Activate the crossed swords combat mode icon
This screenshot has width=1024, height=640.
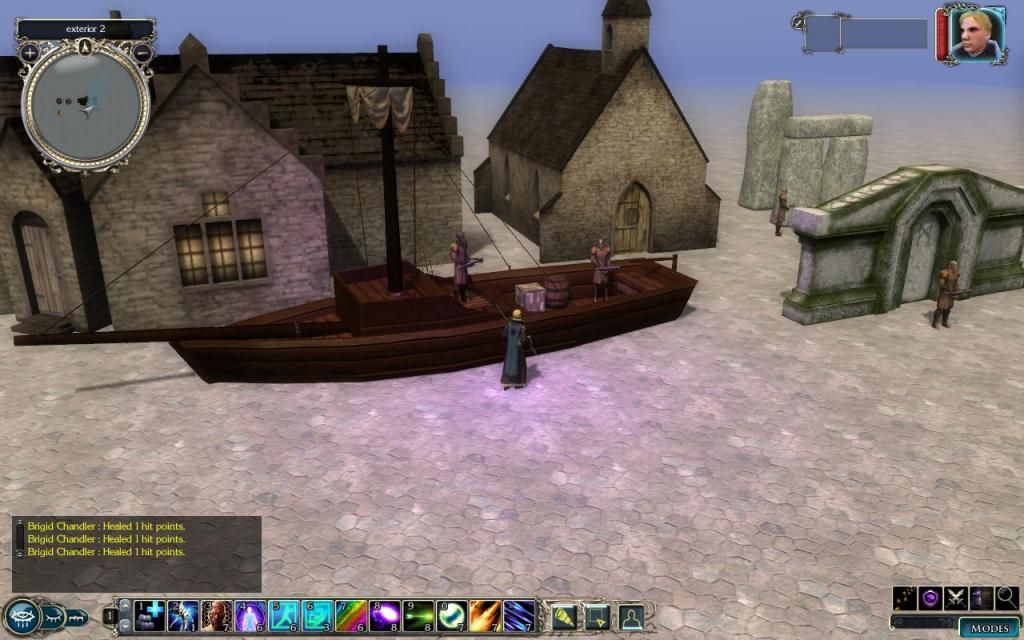pyautogui.click(x=956, y=598)
